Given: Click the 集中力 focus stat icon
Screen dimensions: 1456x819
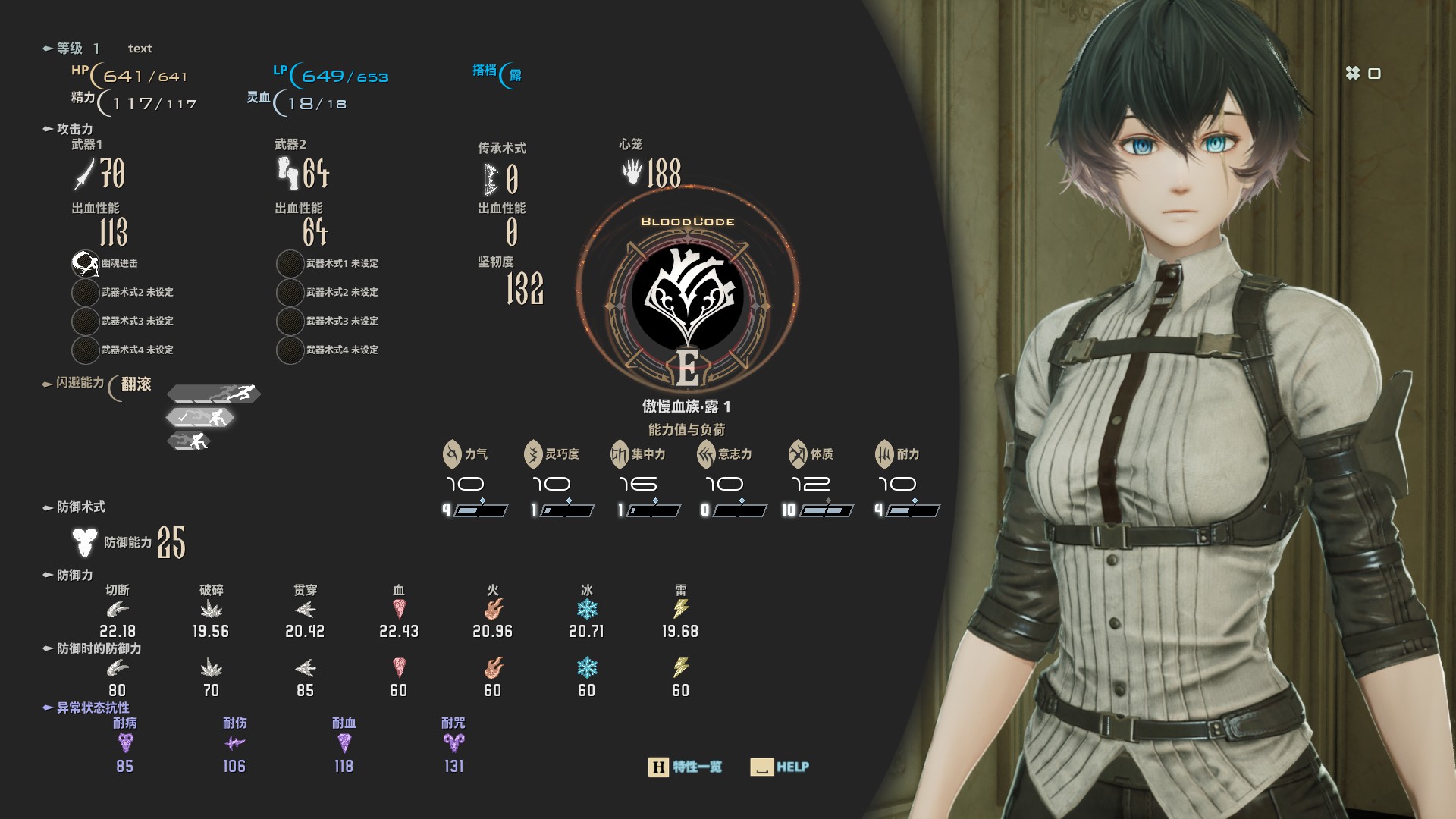Looking at the screenshot, I should [620, 454].
